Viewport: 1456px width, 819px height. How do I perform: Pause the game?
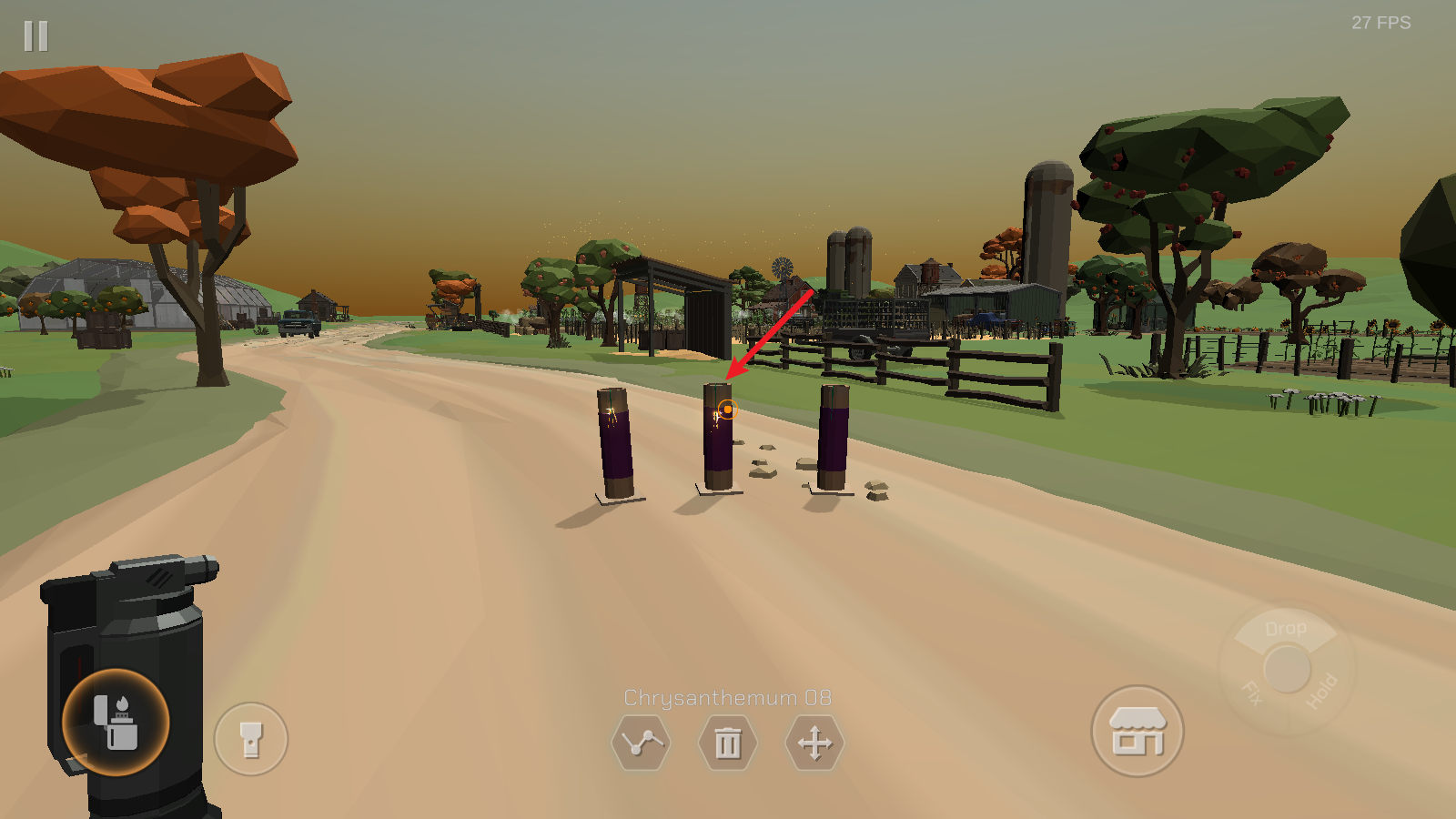coord(36,36)
